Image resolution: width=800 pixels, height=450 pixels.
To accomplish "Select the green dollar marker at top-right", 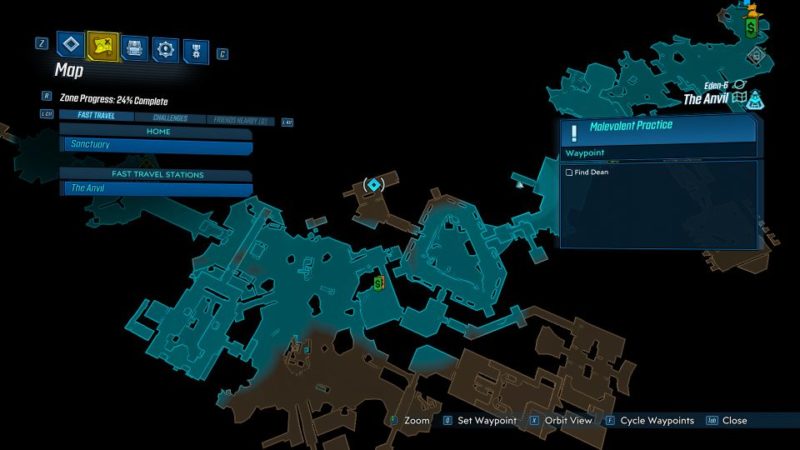I will (750, 27).
